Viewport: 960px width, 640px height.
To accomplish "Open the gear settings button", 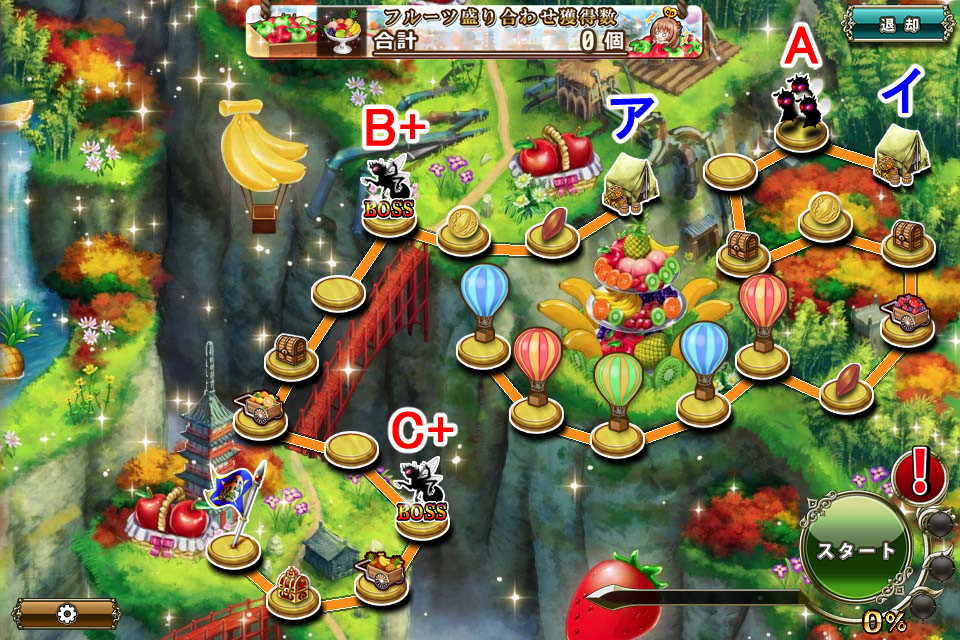I will coord(67,613).
